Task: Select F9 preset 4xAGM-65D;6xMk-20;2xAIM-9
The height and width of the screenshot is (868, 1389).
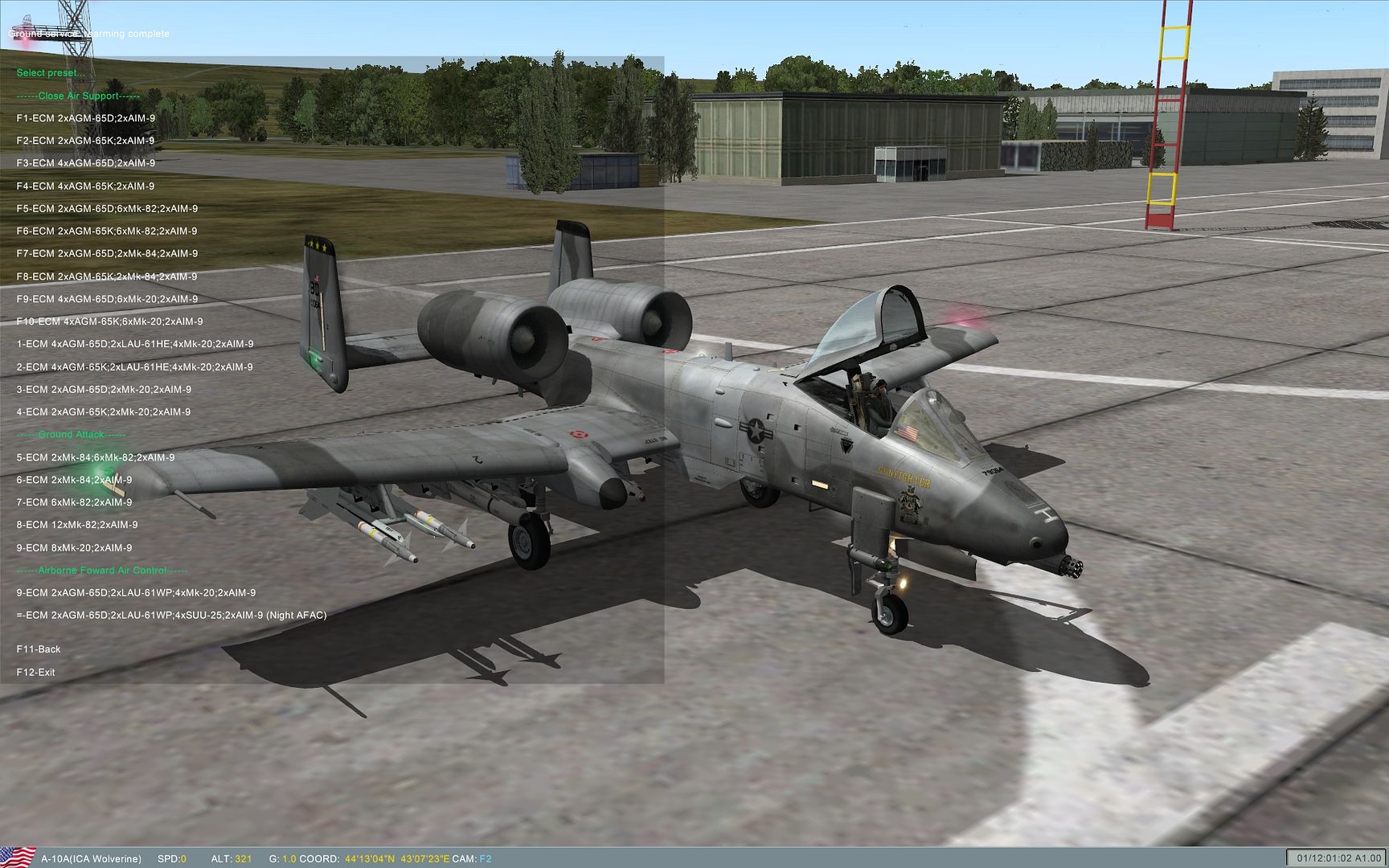Action: pyautogui.click(x=107, y=299)
